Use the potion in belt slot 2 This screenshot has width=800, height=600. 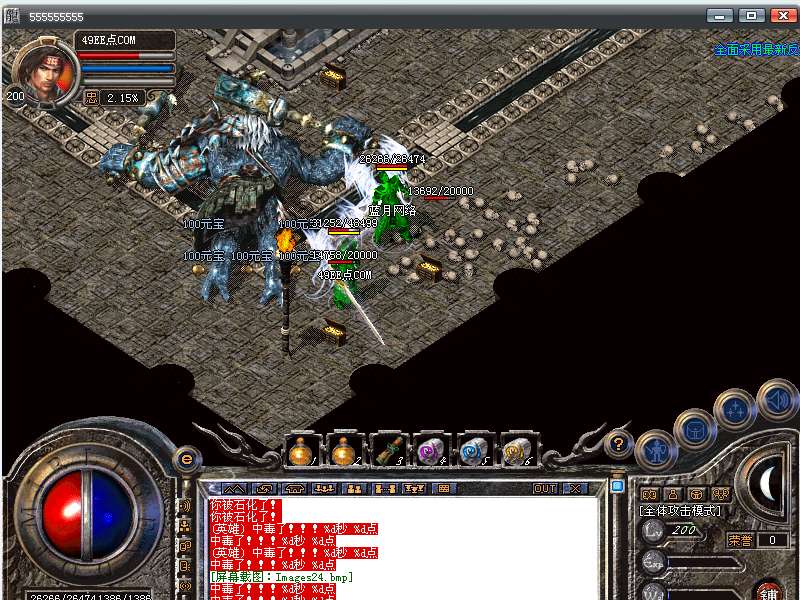[x=345, y=451]
